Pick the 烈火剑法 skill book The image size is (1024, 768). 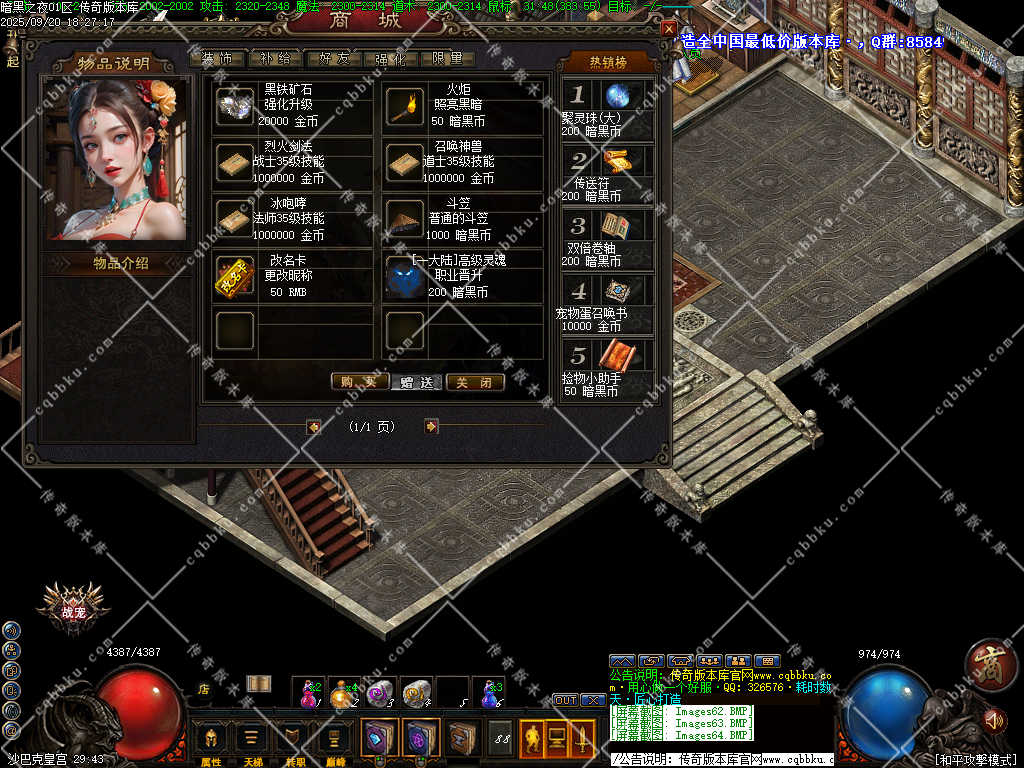click(235, 163)
